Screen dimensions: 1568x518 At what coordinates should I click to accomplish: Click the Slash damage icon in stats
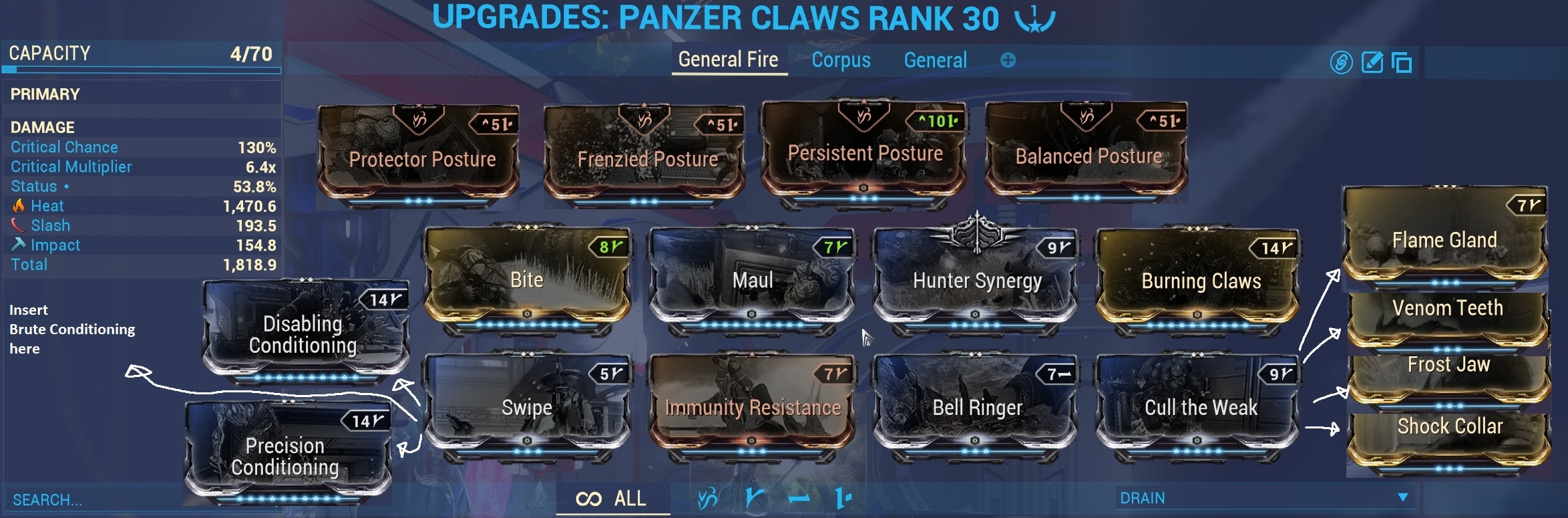(x=19, y=226)
